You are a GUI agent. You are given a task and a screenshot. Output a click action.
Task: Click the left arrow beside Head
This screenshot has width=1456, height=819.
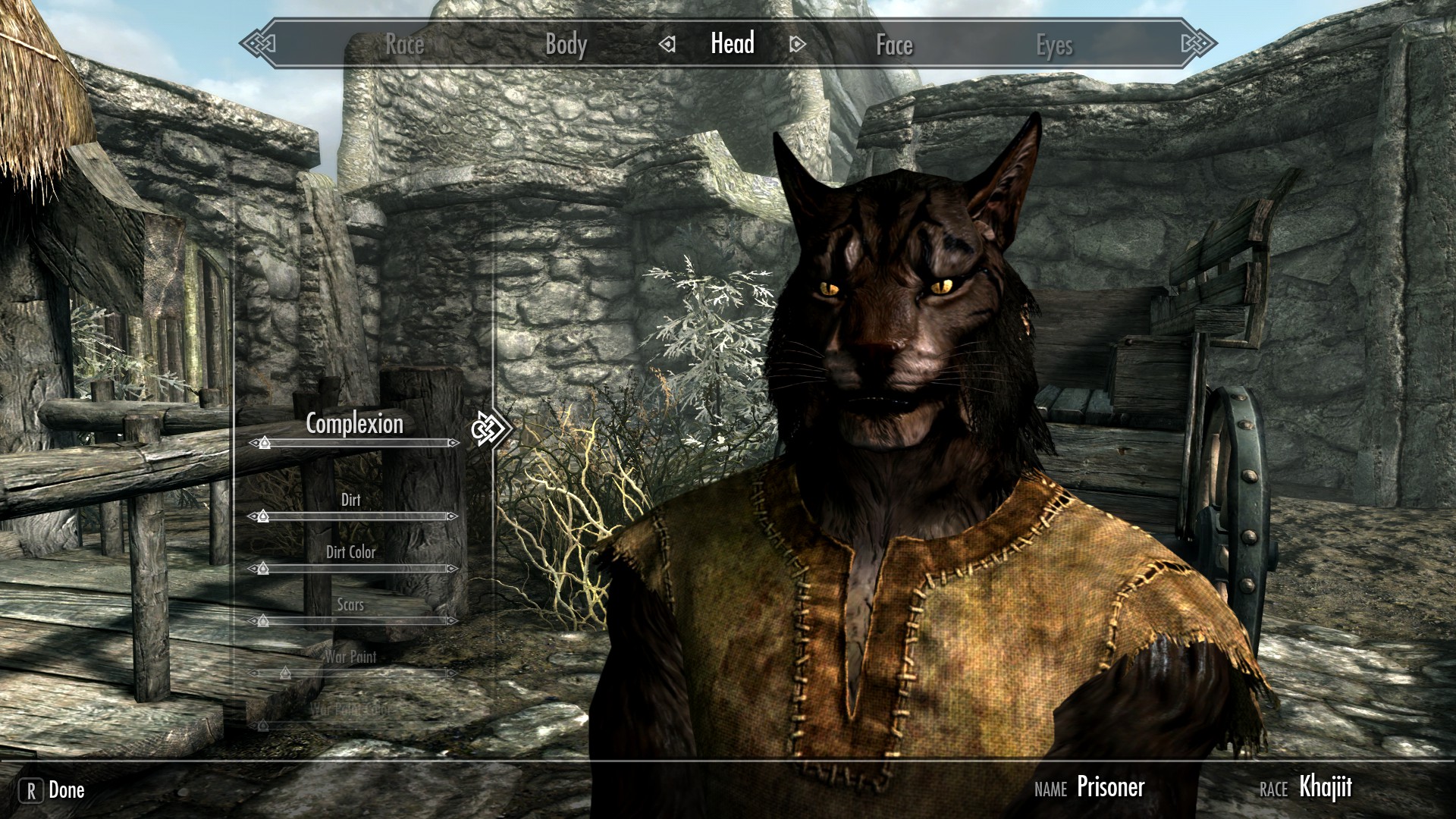(x=668, y=45)
